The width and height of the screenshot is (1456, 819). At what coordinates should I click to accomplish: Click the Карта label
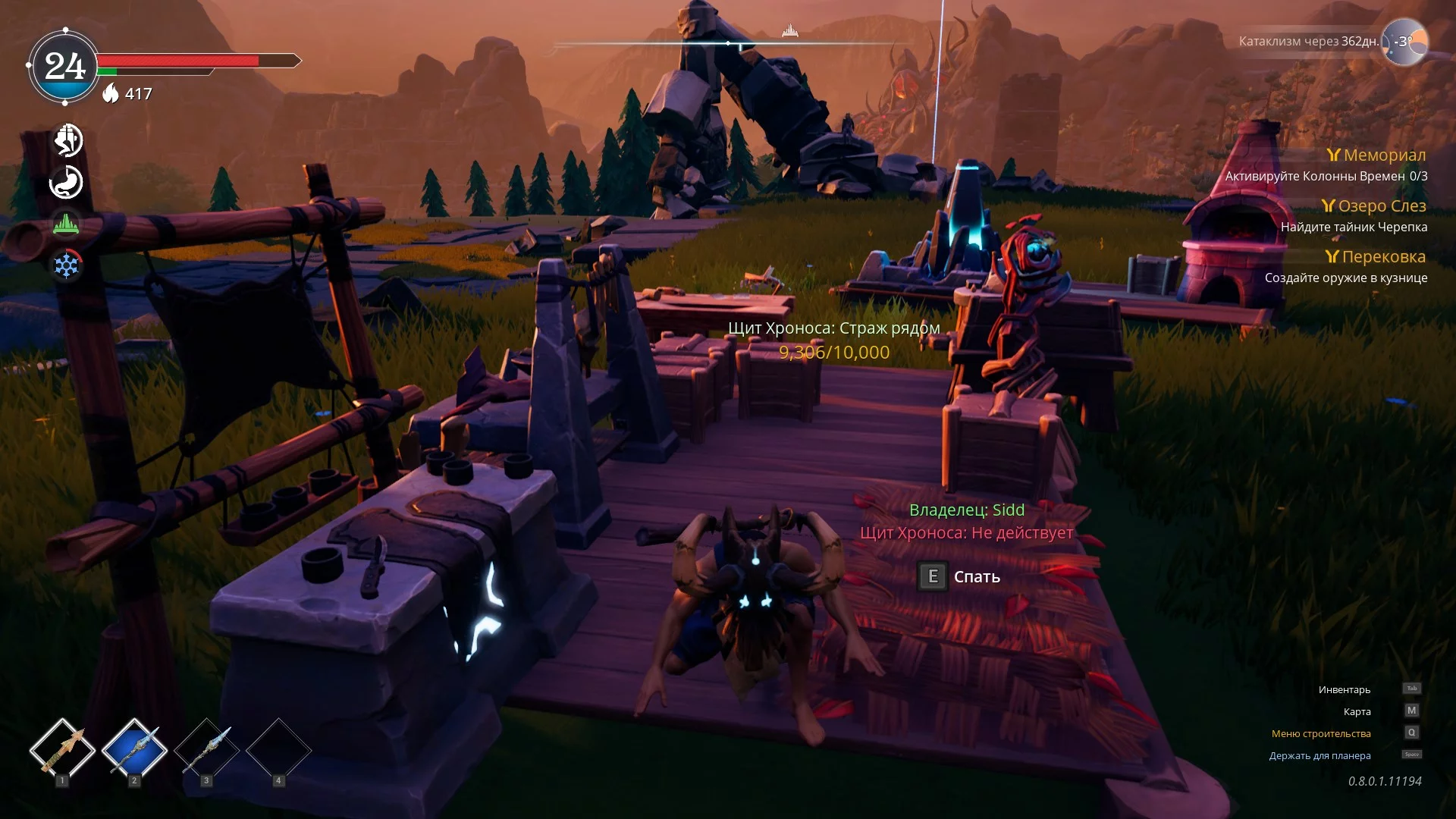[1357, 712]
